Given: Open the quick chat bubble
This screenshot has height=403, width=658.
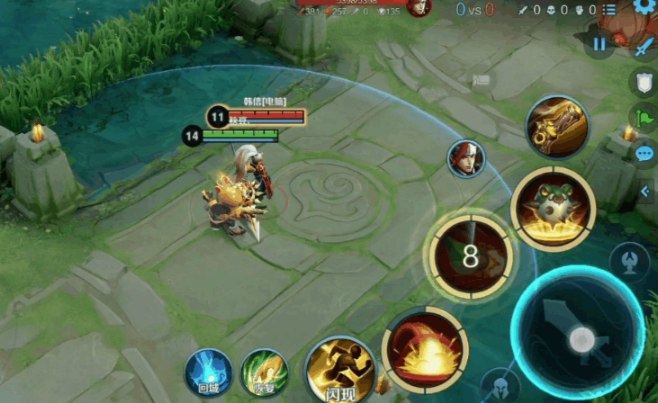Looking at the screenshot, I should point(644,154).
